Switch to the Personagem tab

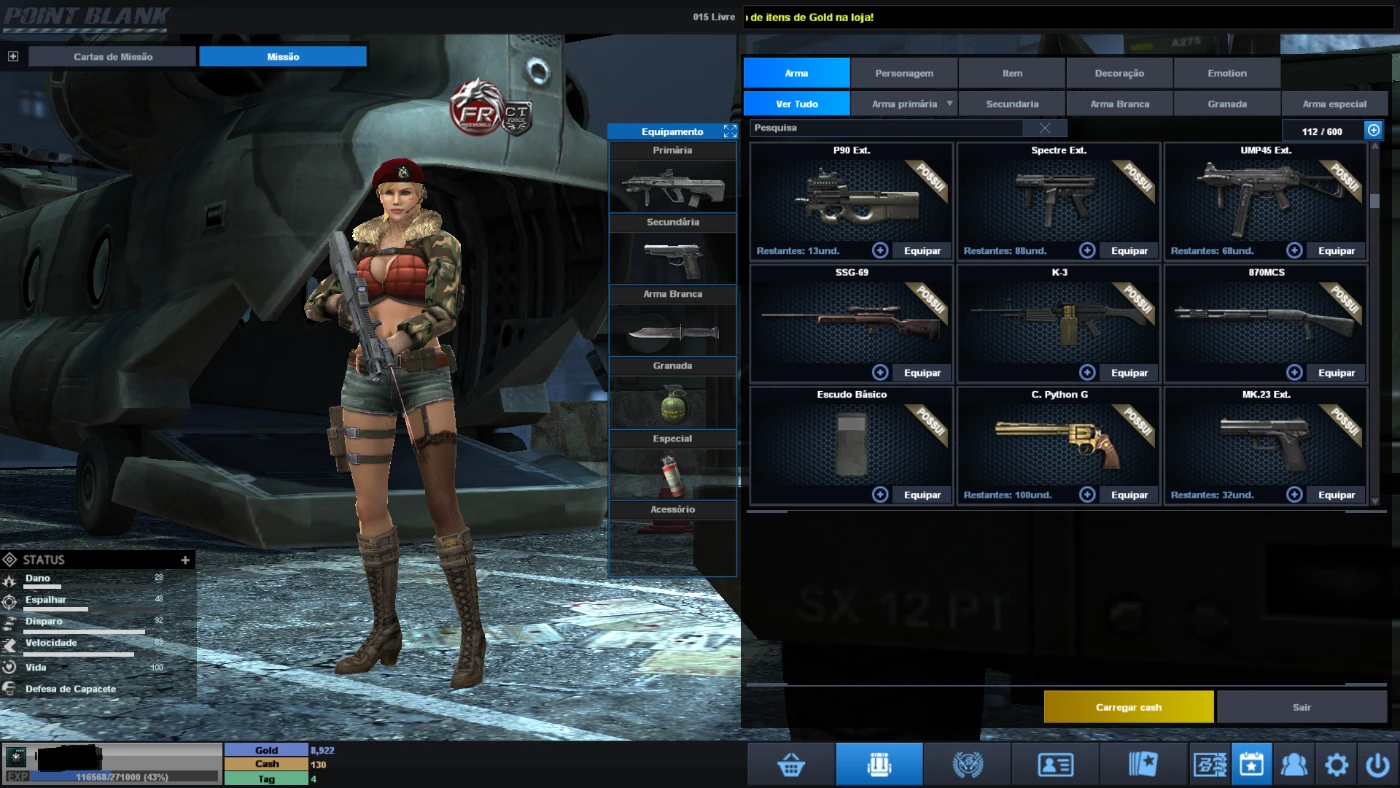904,73
